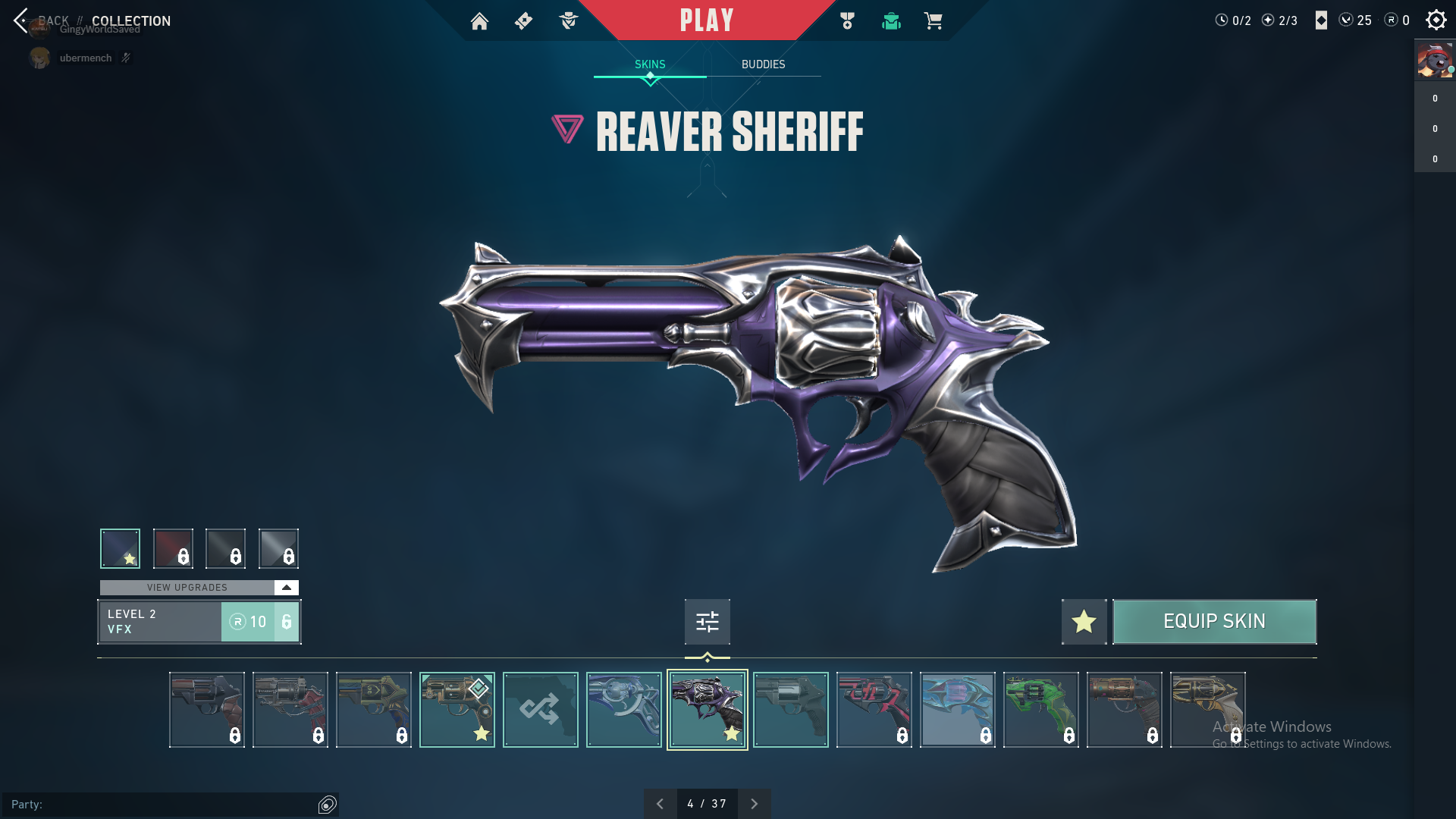Select the default purple variant swatch
The width and height of the screenshot is (1456, 819).
click(x=121, y=548)
